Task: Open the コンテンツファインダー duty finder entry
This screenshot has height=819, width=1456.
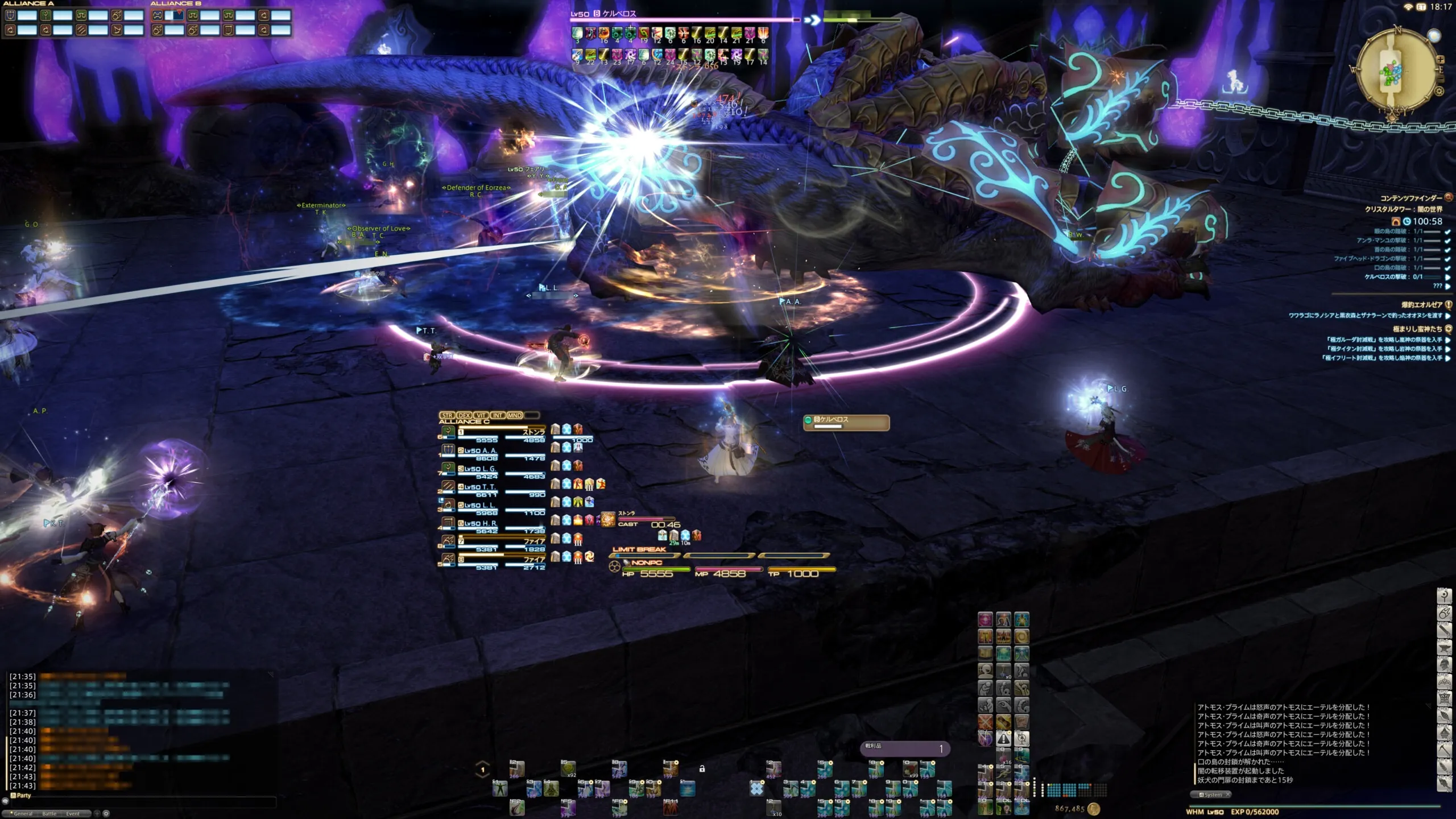Action: [x=1410, y=198]
